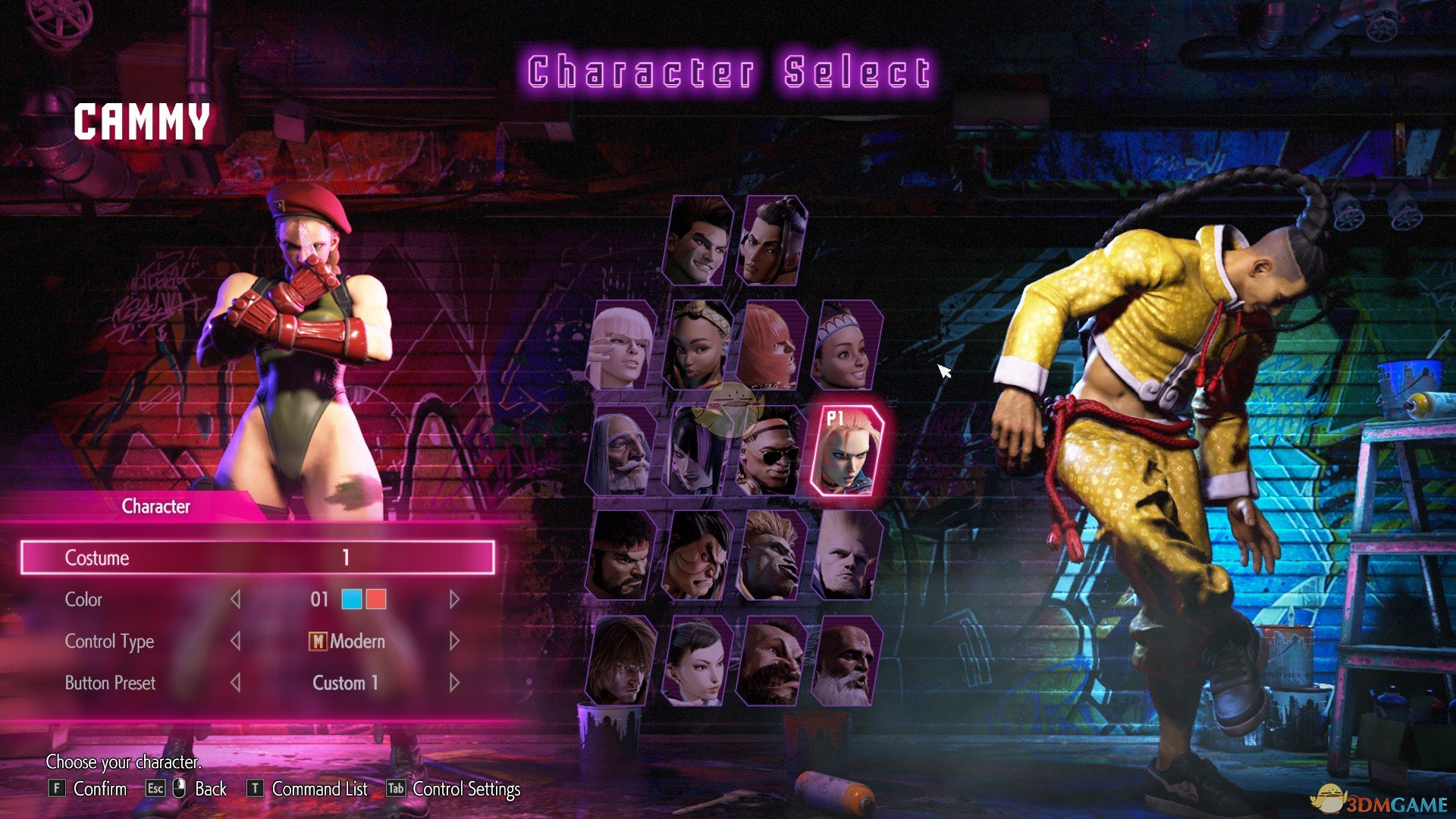Click the left arrow on Control Type
The width and height of the screenshot is (1456, 819).
pyautogui.click(x=235, y=641)
